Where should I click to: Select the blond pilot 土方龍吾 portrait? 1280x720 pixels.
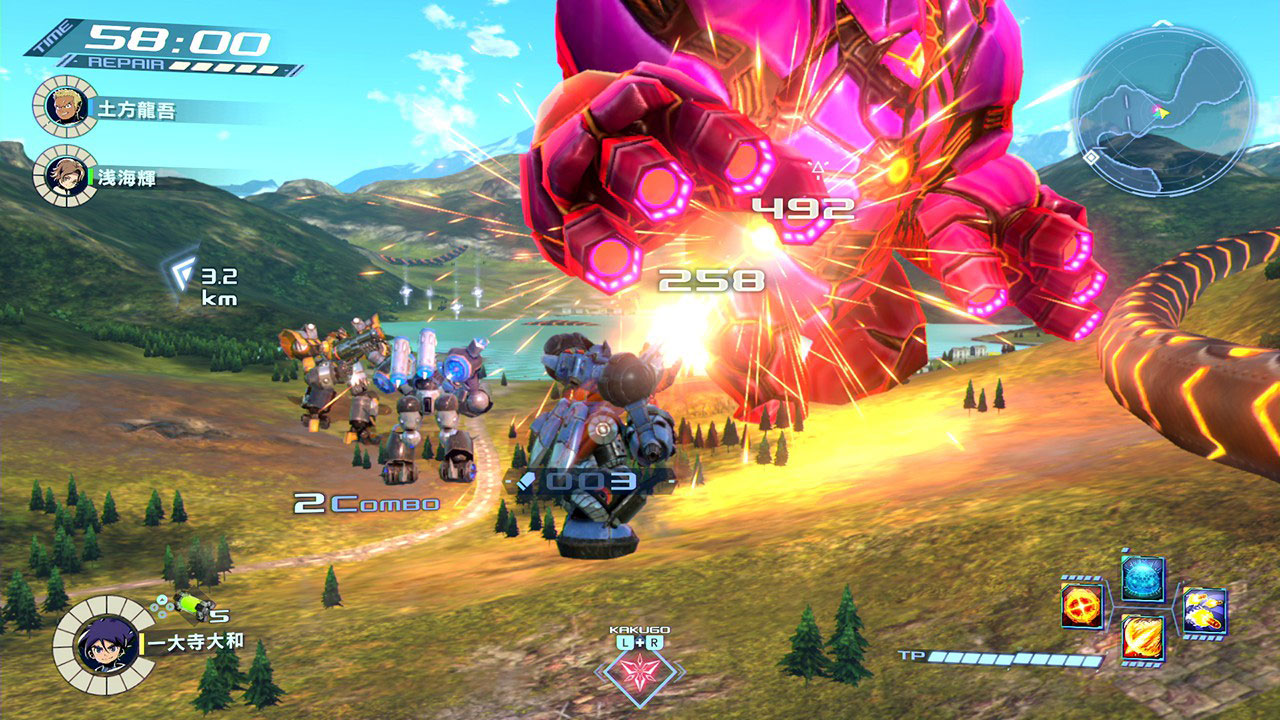tap(65, 105)
